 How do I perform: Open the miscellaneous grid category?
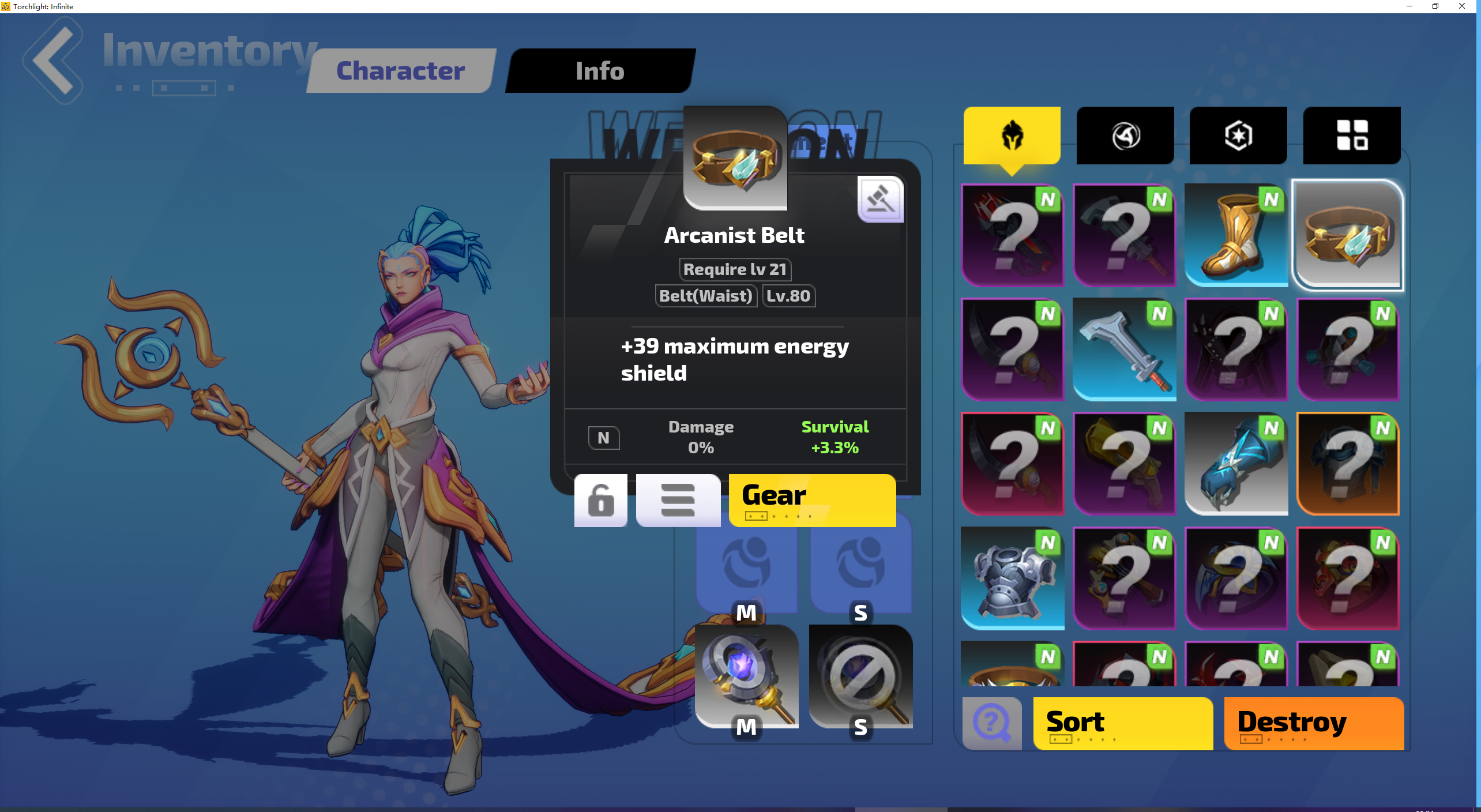pos(1351,135)
